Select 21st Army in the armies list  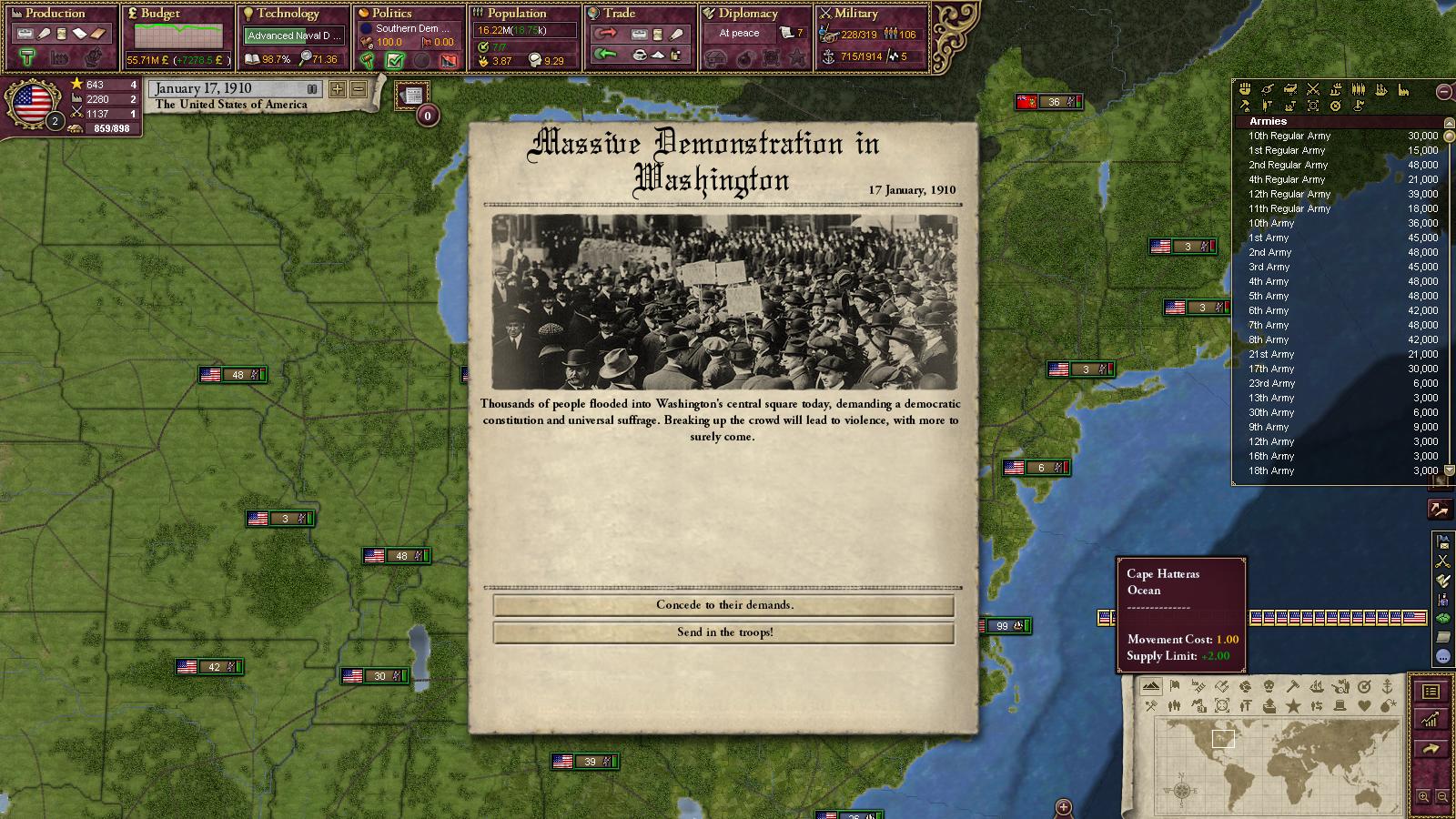(x=1270, y=354)
